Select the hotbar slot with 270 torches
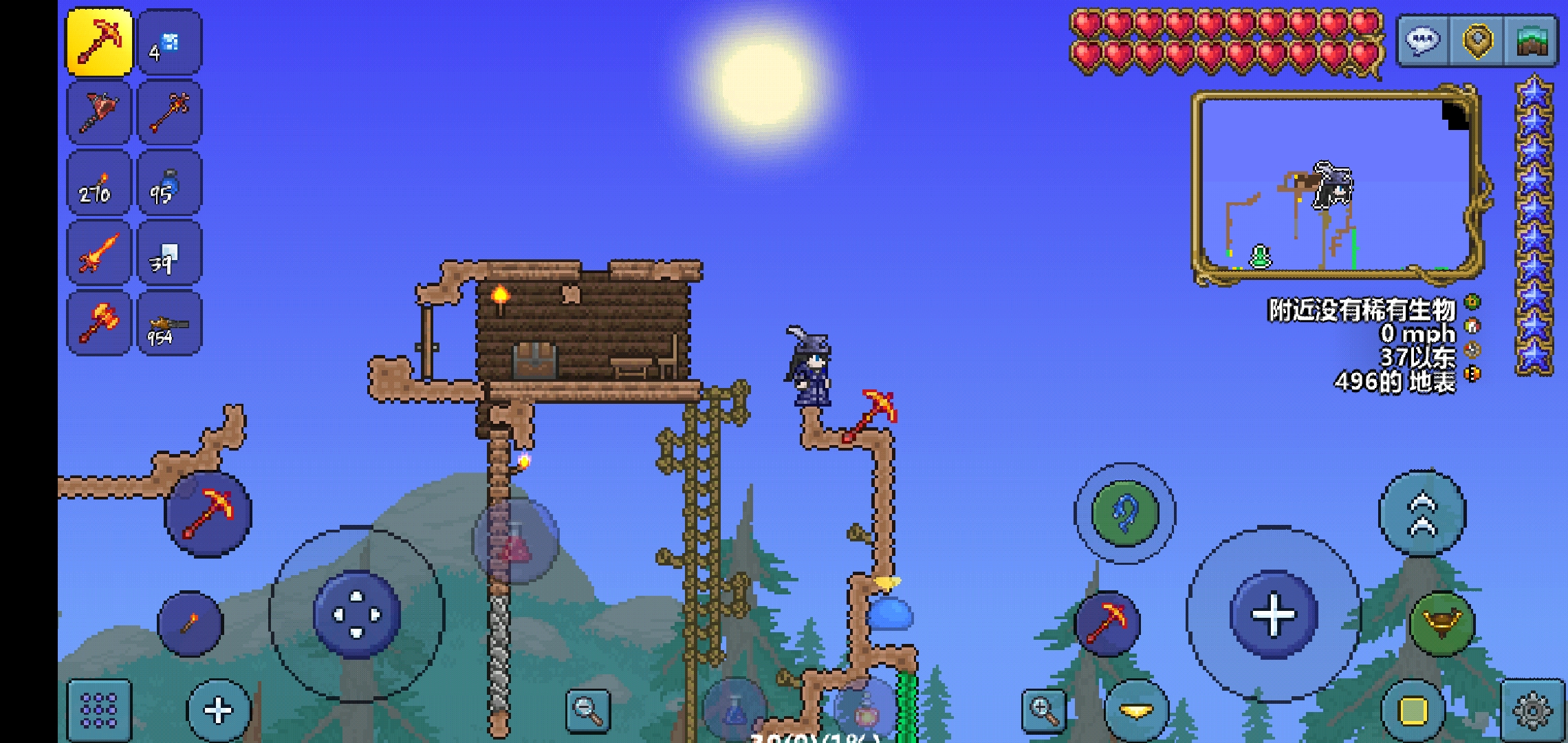 tap(99, 184)
